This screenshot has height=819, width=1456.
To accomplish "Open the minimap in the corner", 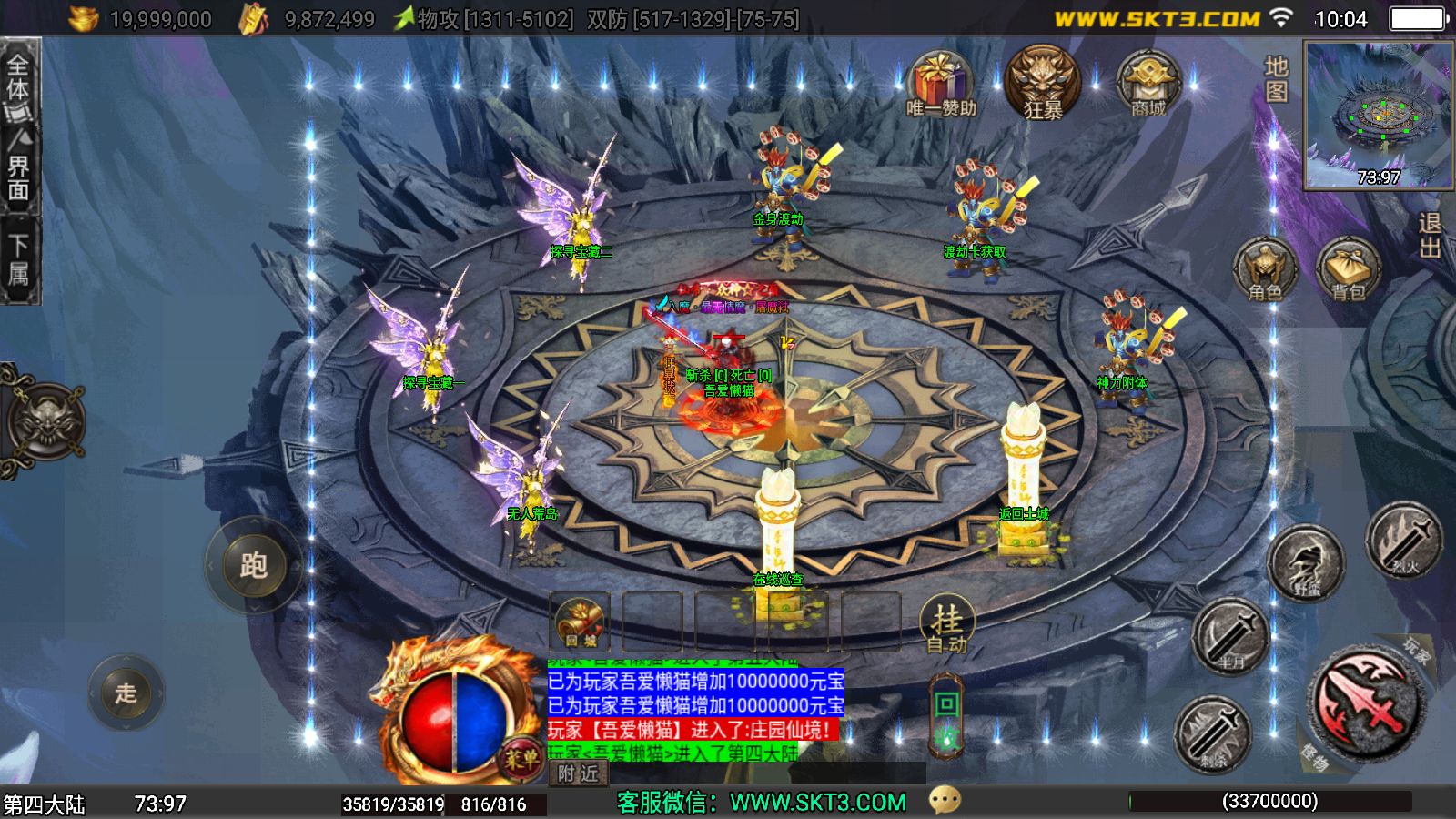I will tap(1378, 115).
